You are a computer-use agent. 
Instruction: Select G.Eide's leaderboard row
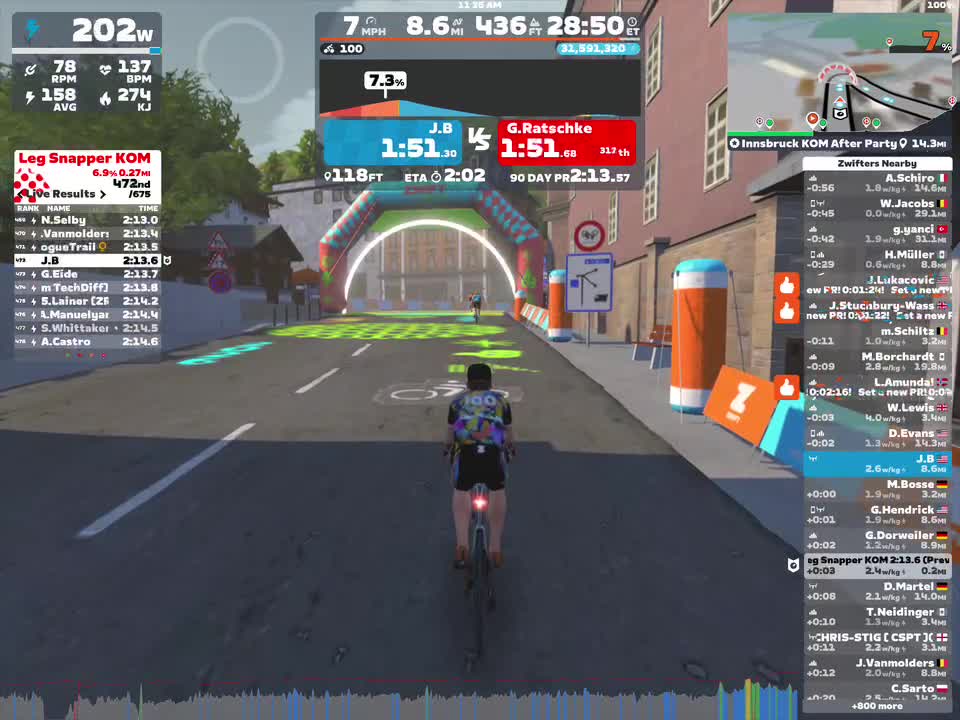pyautogui.click(x=86, y=274)
